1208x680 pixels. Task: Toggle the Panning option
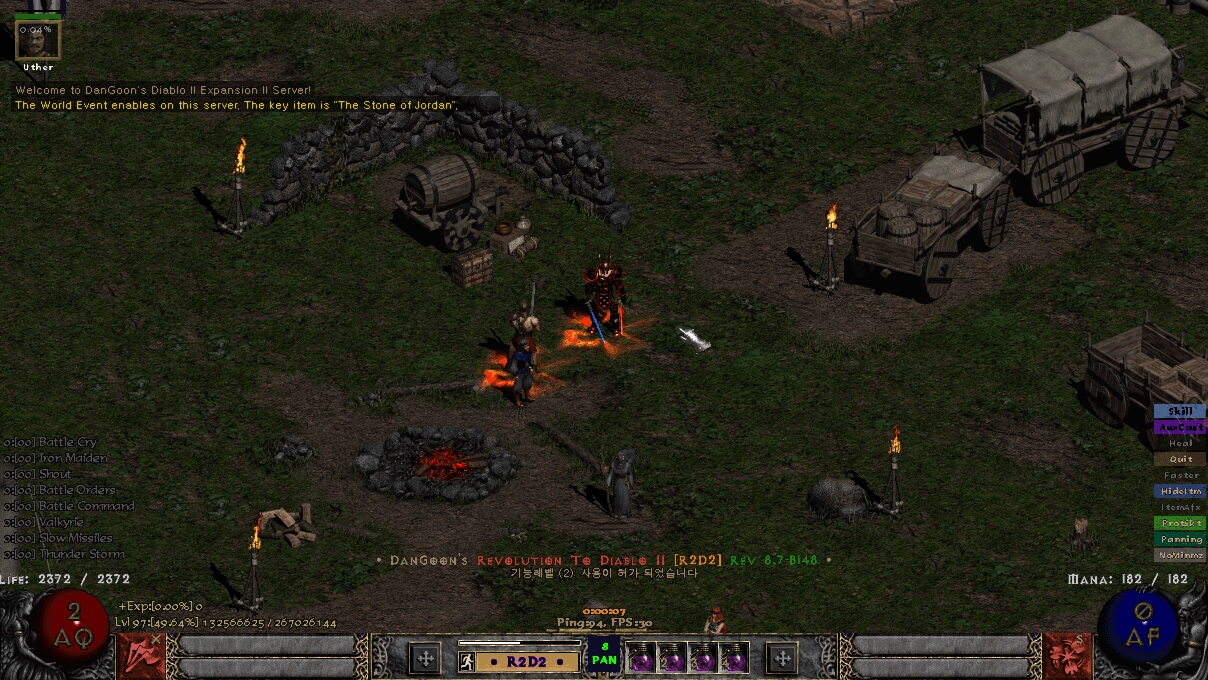point(1180,539)
